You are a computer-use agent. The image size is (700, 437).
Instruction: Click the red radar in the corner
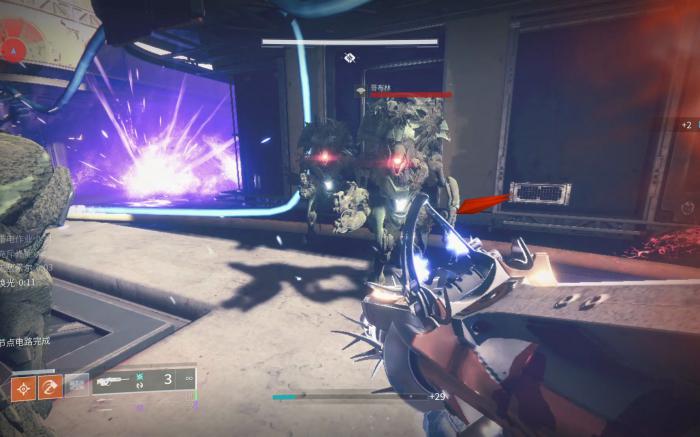14,47
